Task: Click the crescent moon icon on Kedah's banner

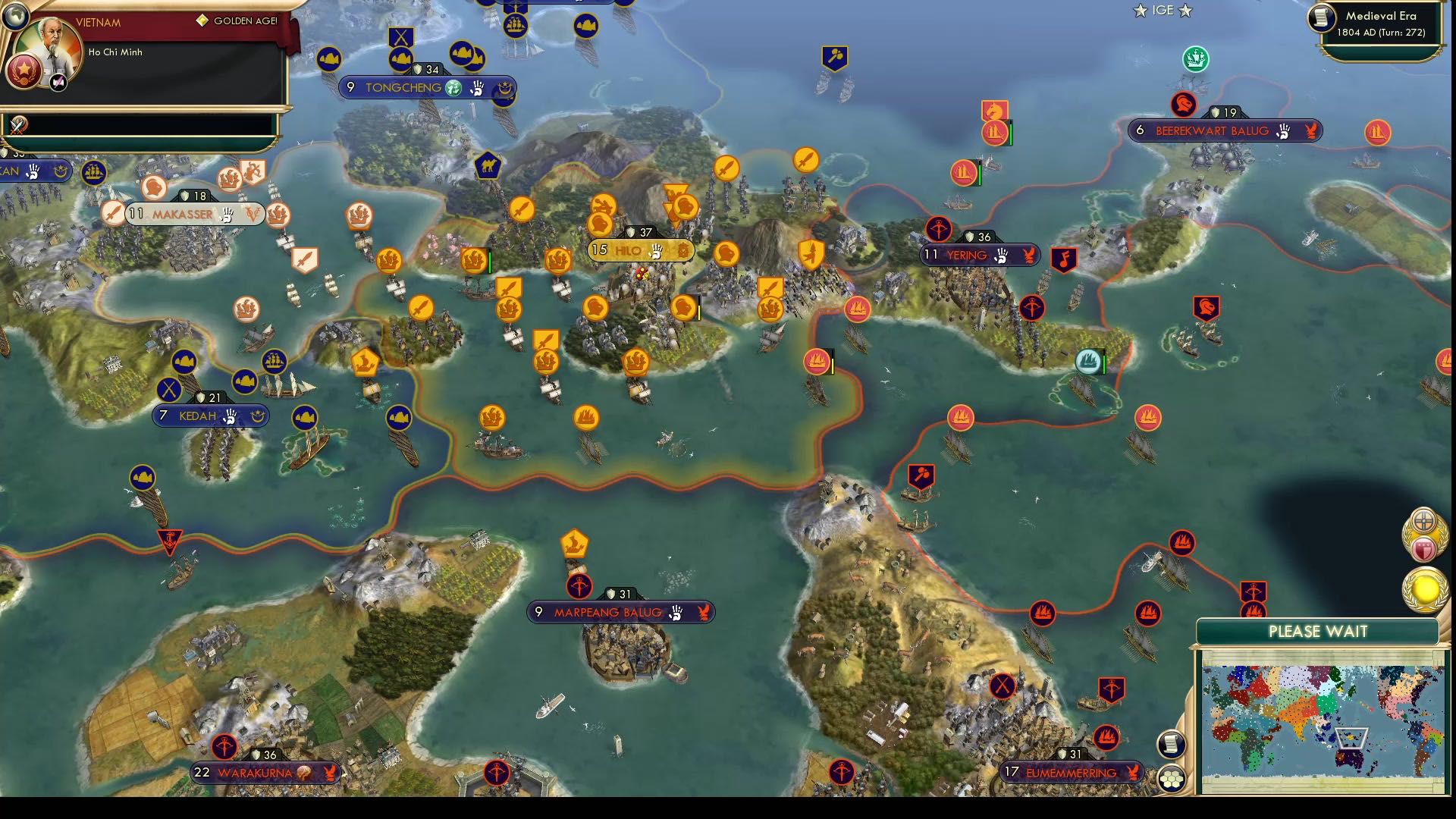Action: pyautogui.click(x=257, y=416)
